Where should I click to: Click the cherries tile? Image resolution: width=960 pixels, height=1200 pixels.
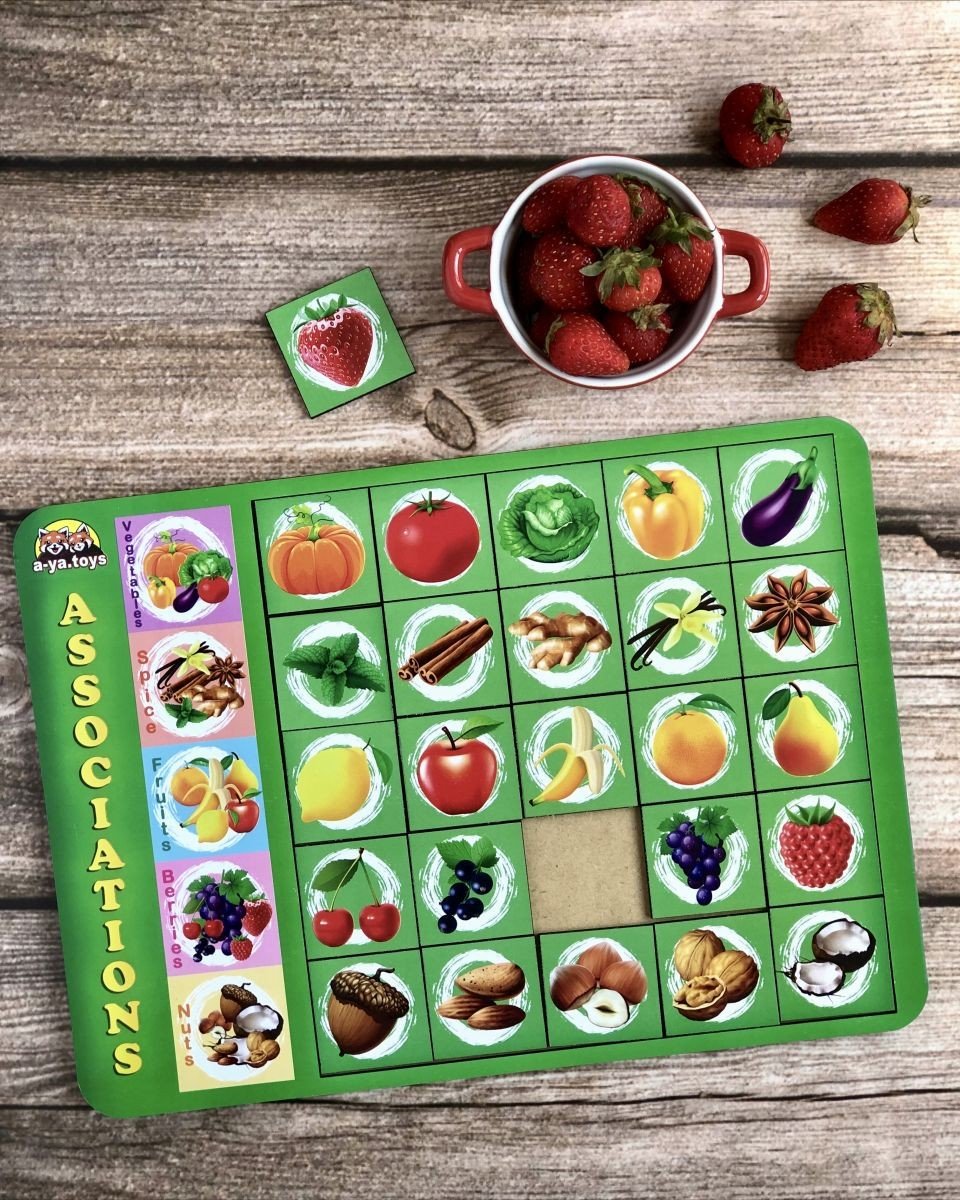coord(355,898)
